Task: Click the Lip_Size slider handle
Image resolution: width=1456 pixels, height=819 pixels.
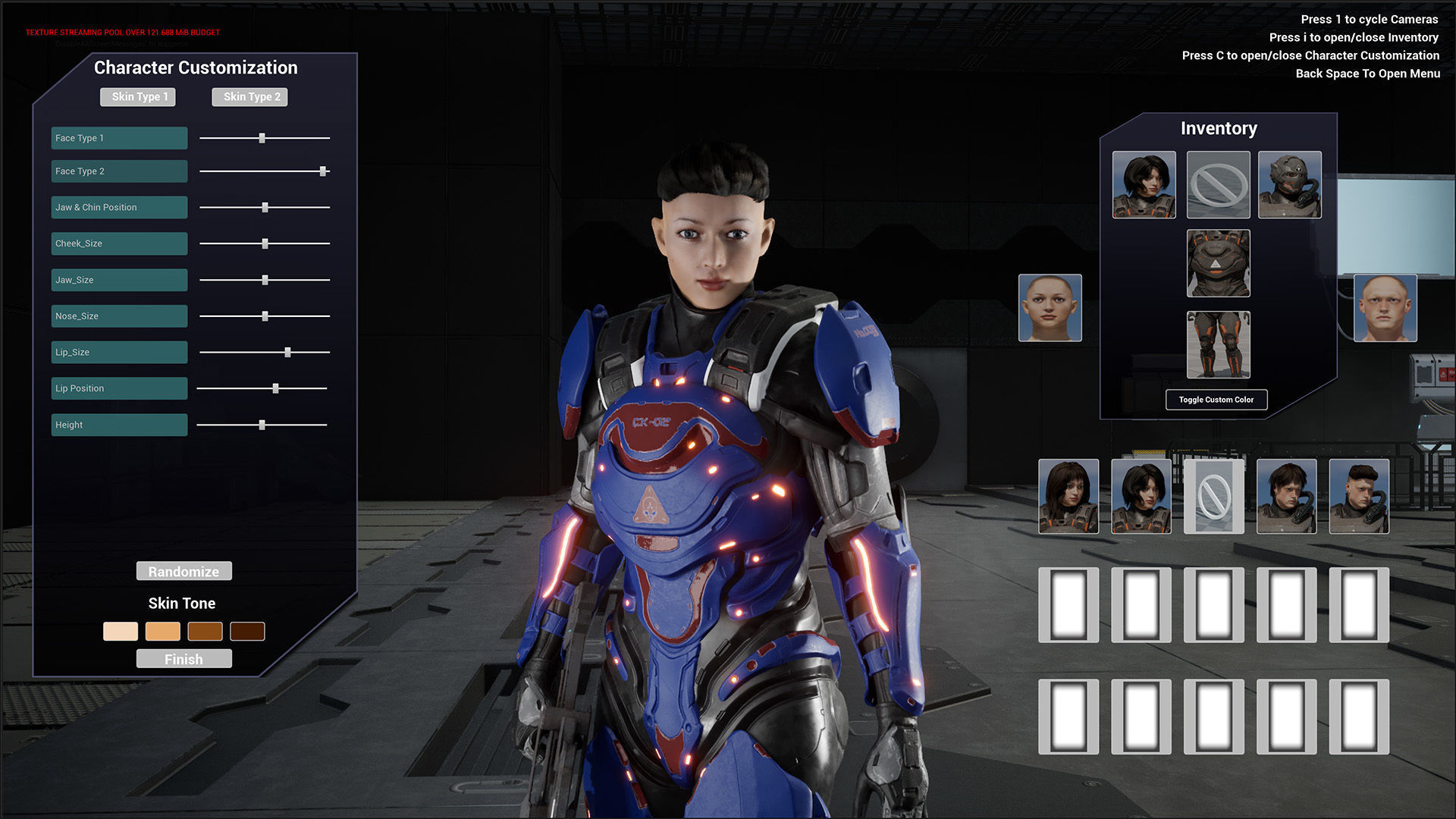Action: 288,352
